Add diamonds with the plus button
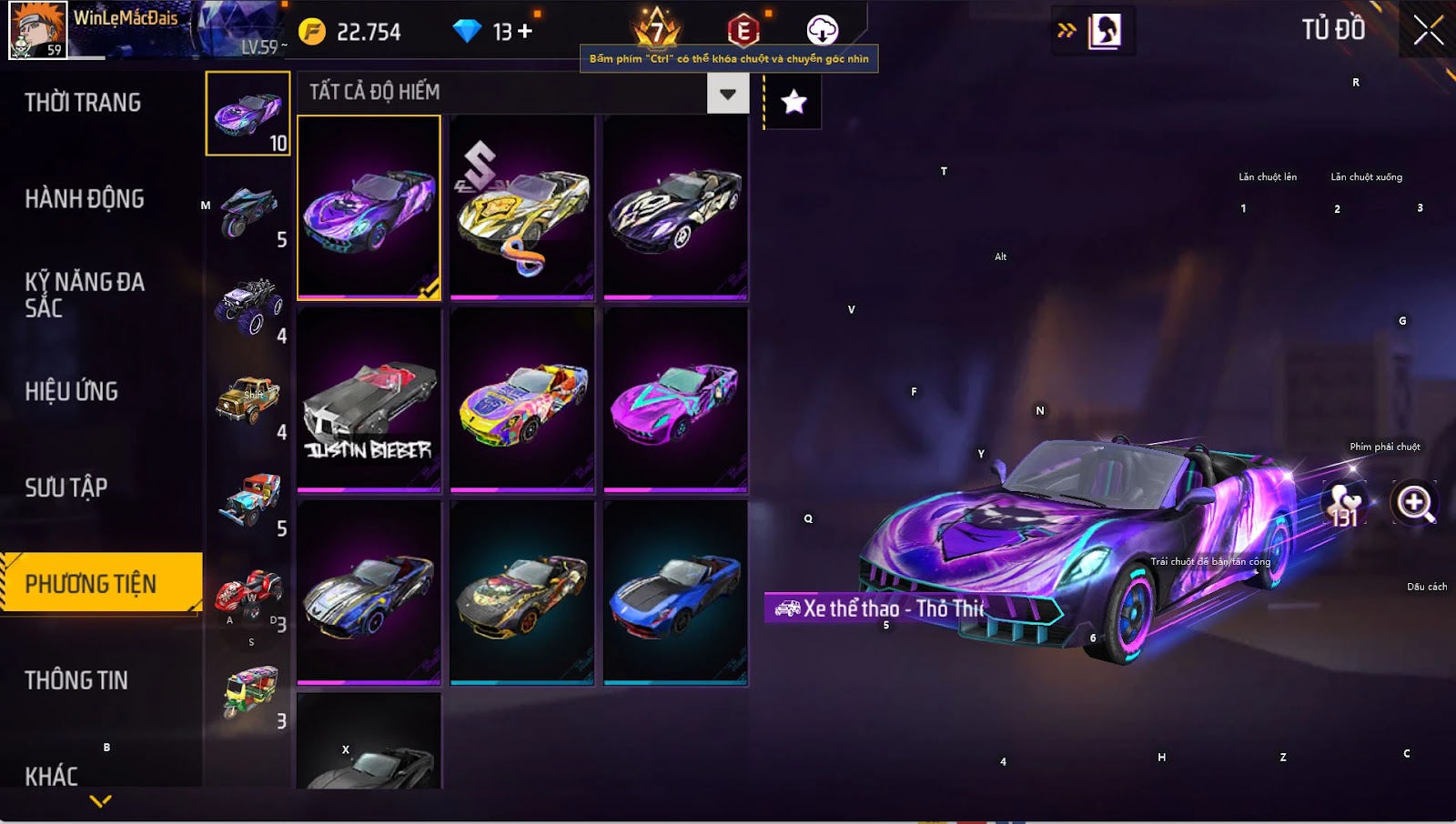This screenshot has height=824, width=1456. [x=525, y=32]
